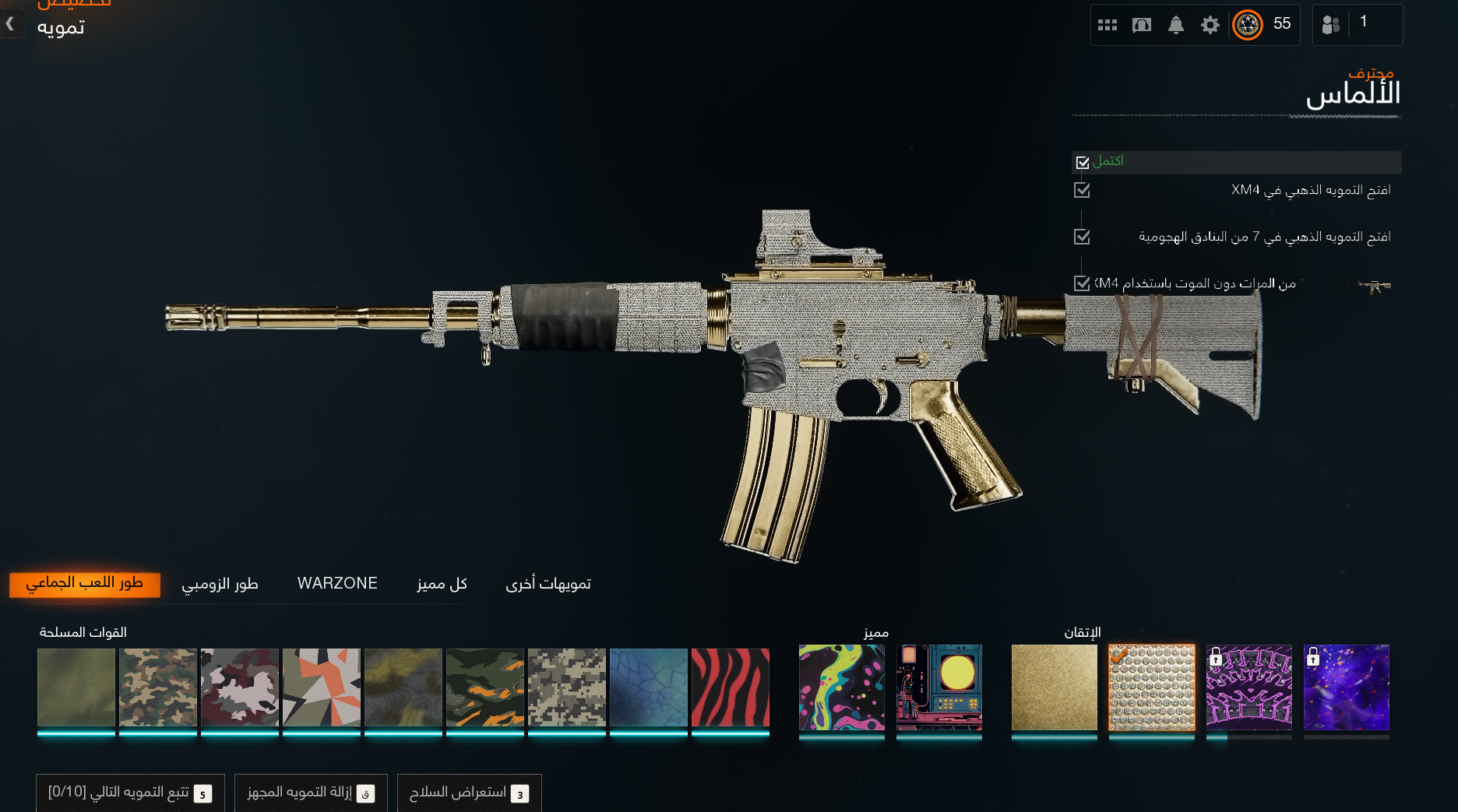Select طور اللعب الجماعي tab
The height and width of the screenshot is (812, 1458).
coord(84,584)
